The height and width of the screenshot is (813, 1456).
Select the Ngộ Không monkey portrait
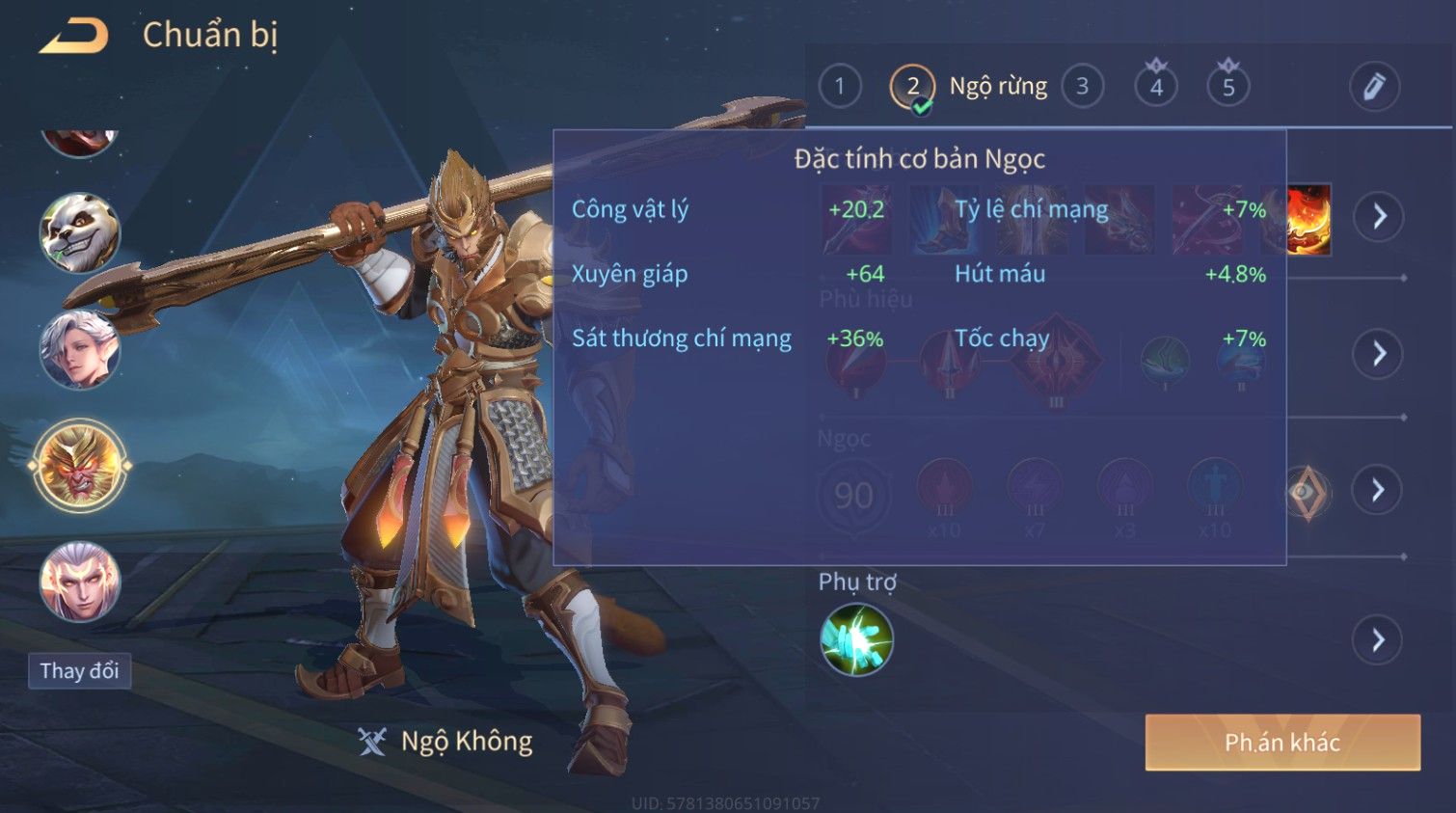[x=79, y=466]
